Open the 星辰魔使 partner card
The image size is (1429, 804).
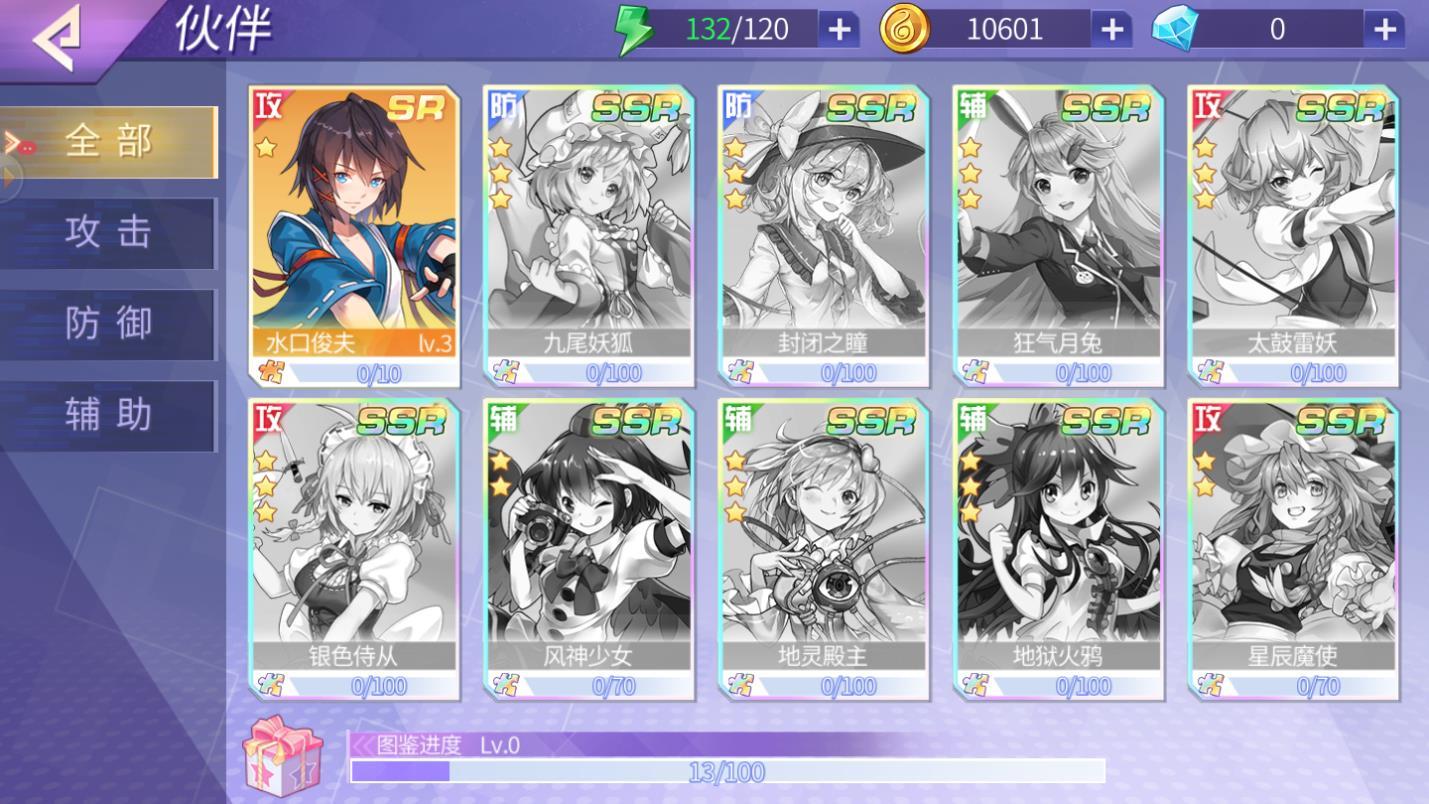1293,548
